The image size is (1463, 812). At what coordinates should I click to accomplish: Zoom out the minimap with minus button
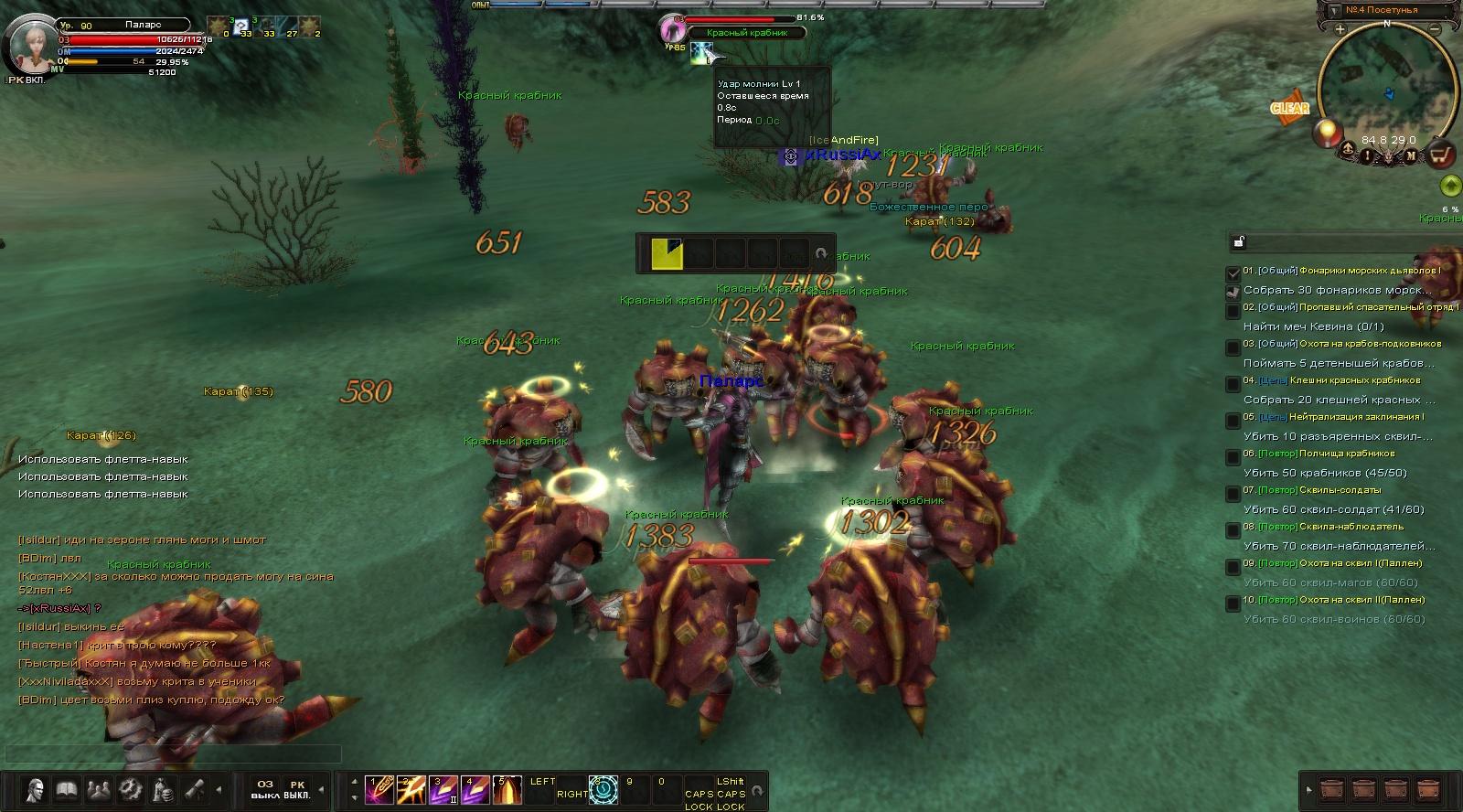[x=1435, y=30]
